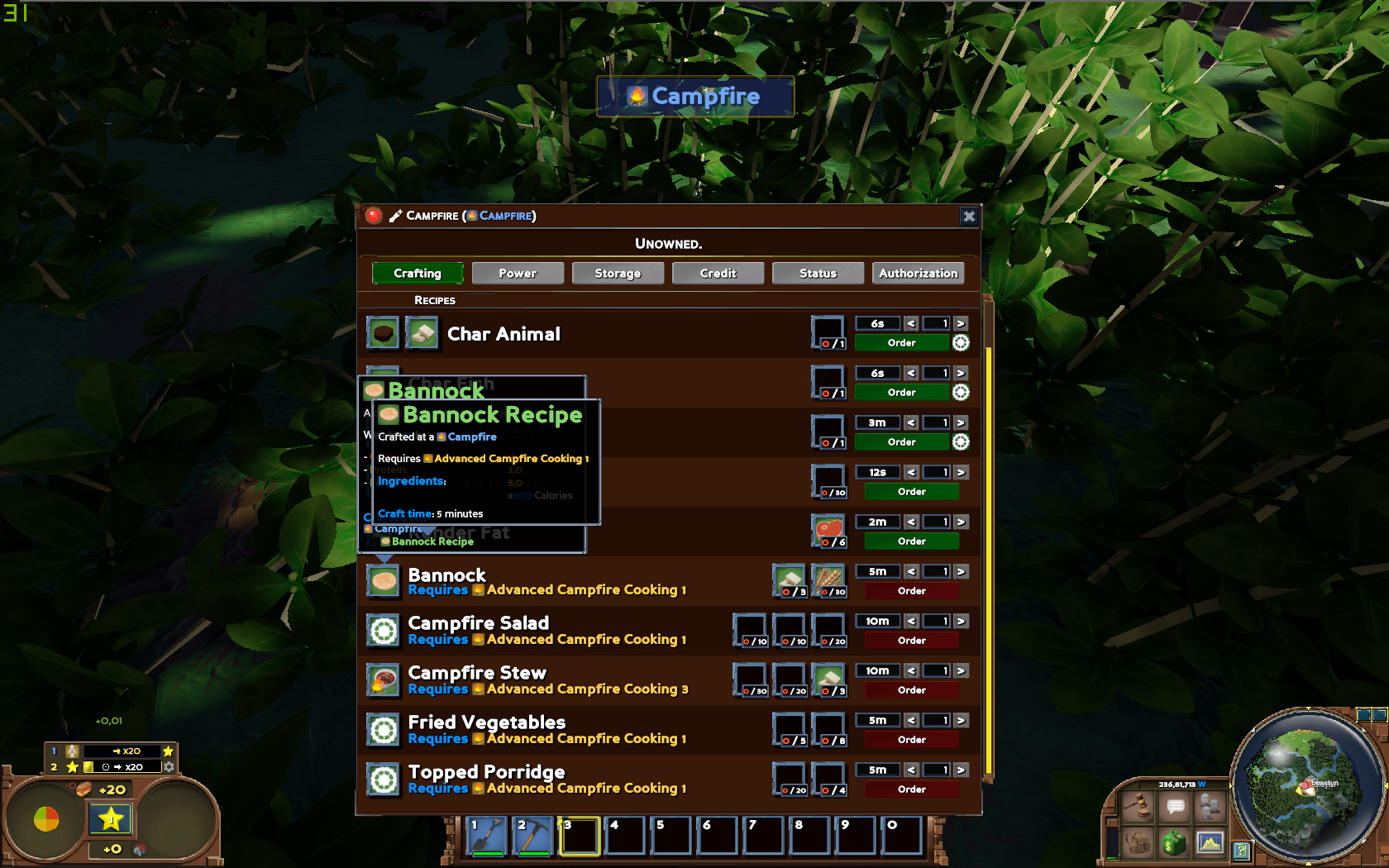This screenshot has width=1389, height=868.
Task: Enable repeat crafting for Char Animal
Action: point(961,342)
